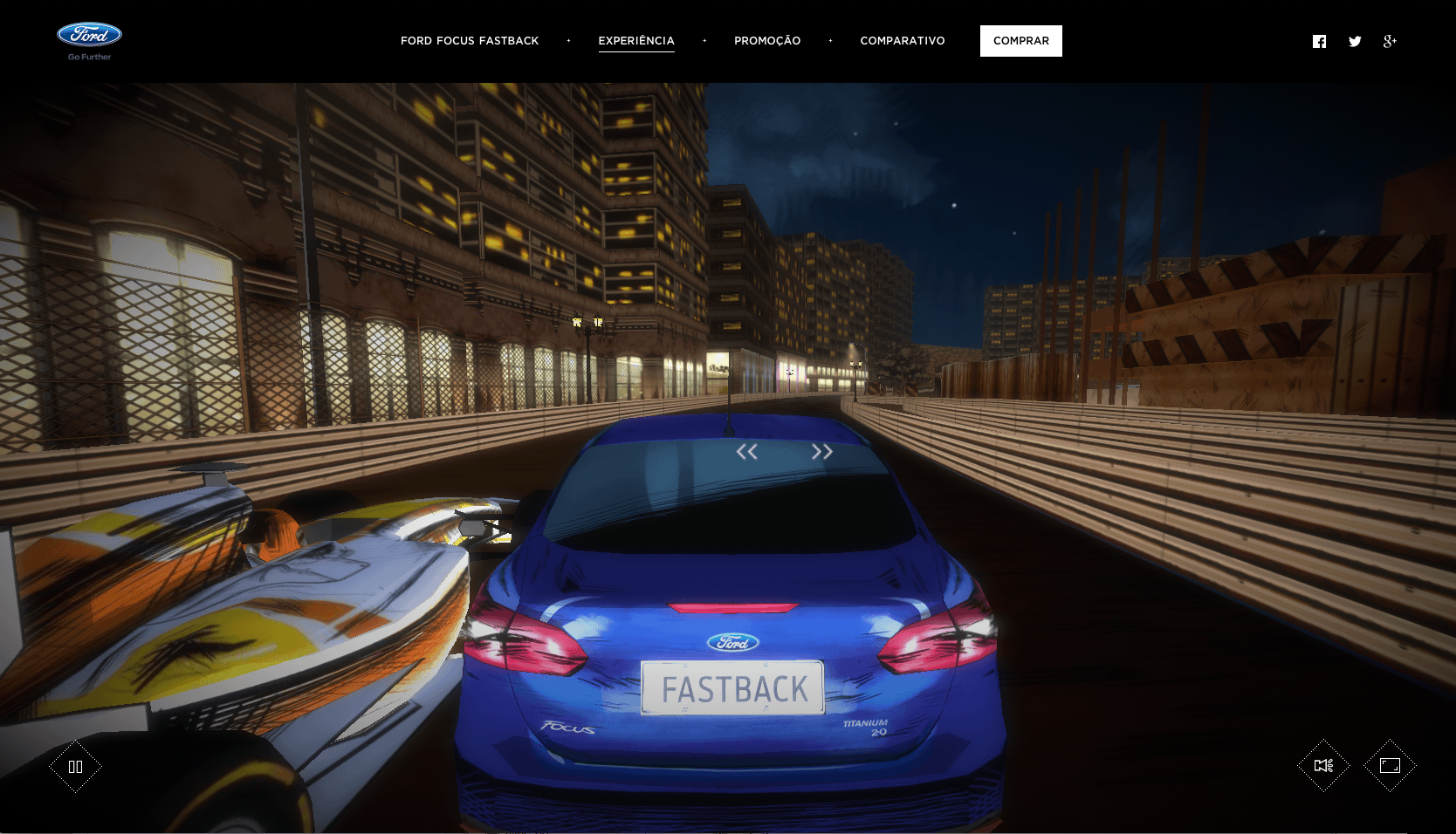Share the experience on Twitter
The image size is (1456, 834).
pyautogui.click(x=1355, y=41)
